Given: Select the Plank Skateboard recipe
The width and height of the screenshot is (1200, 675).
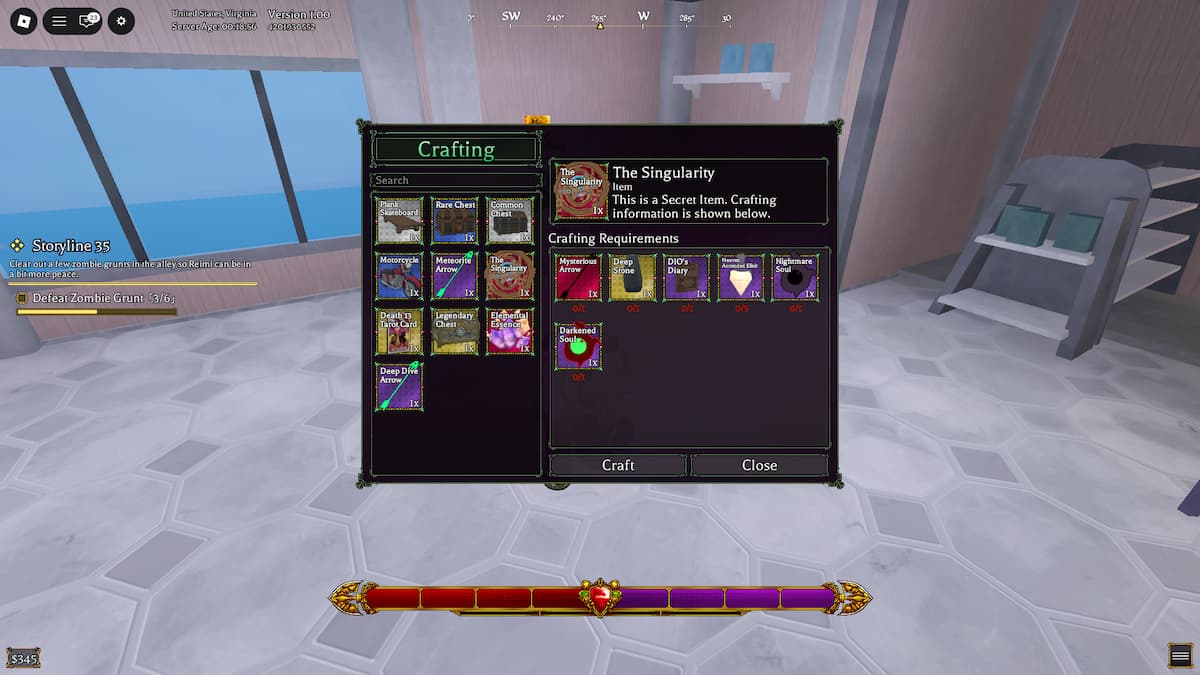Looking at the screenshot, I should 399,220.
